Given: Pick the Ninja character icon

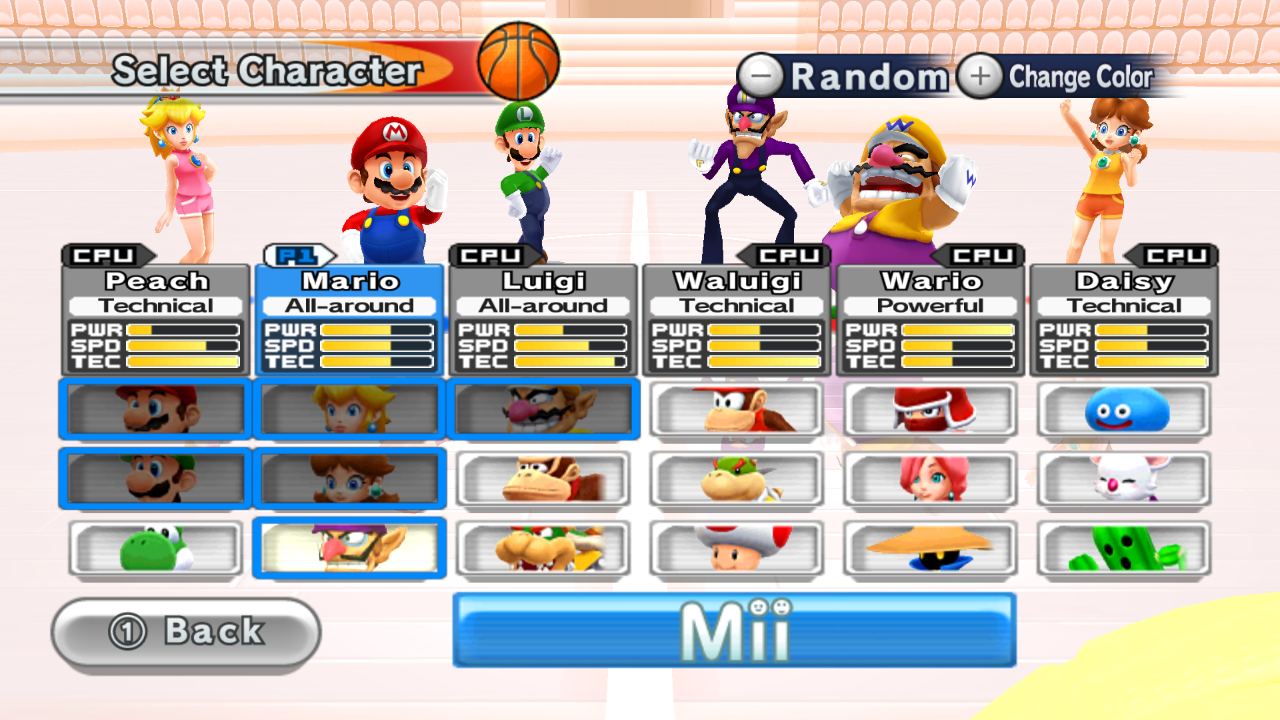Looking at the screenshot, I should 930,409.
